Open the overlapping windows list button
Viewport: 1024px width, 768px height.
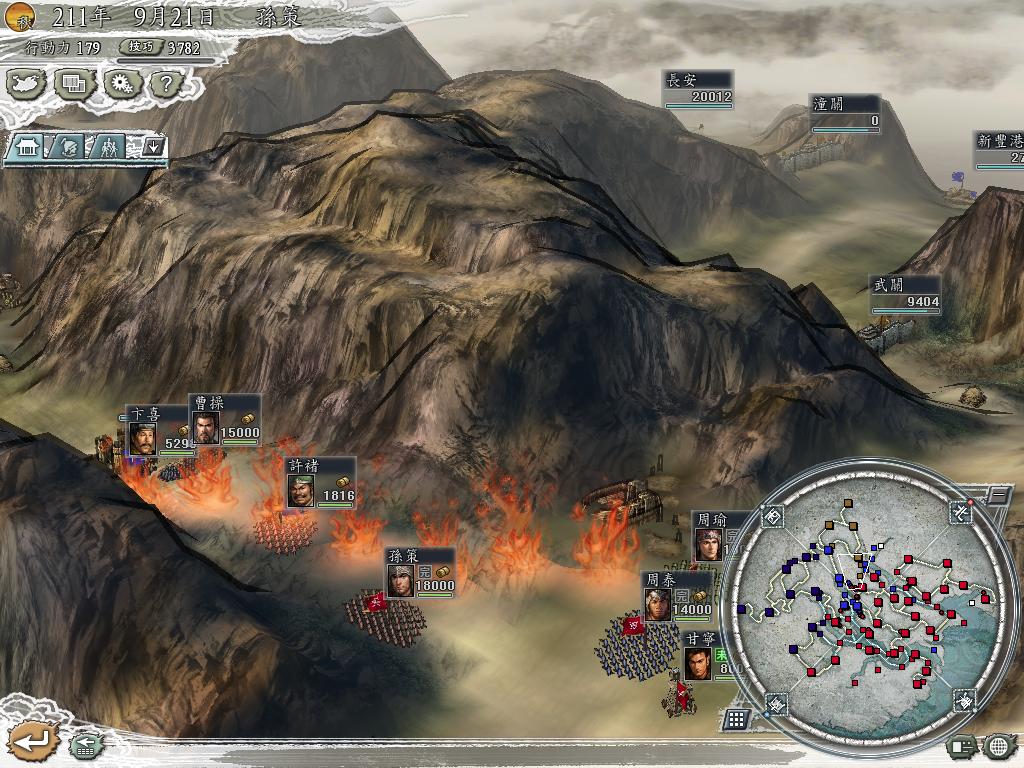(74, 83)
